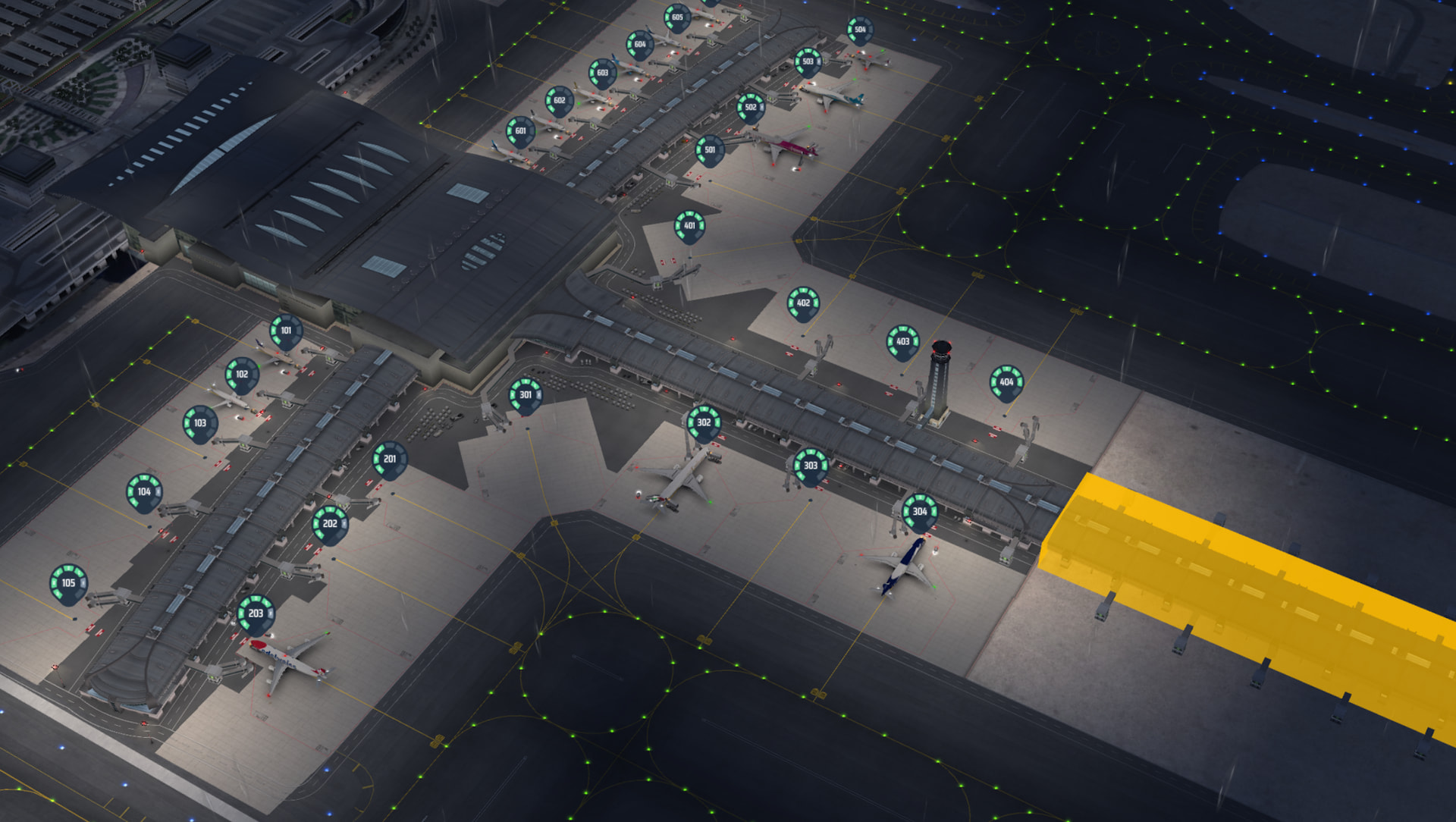Select stand marker 201

point(390,459)
